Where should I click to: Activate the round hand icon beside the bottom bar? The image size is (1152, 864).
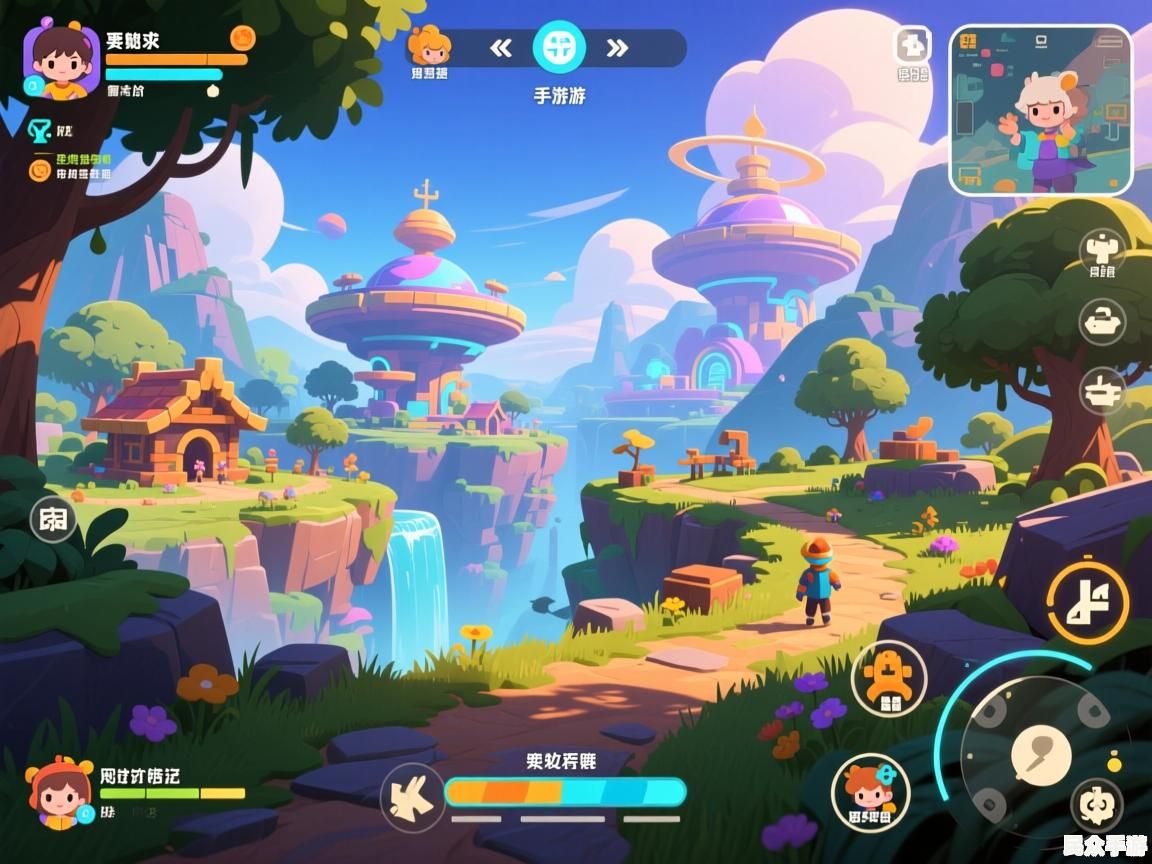pos(412,796)
